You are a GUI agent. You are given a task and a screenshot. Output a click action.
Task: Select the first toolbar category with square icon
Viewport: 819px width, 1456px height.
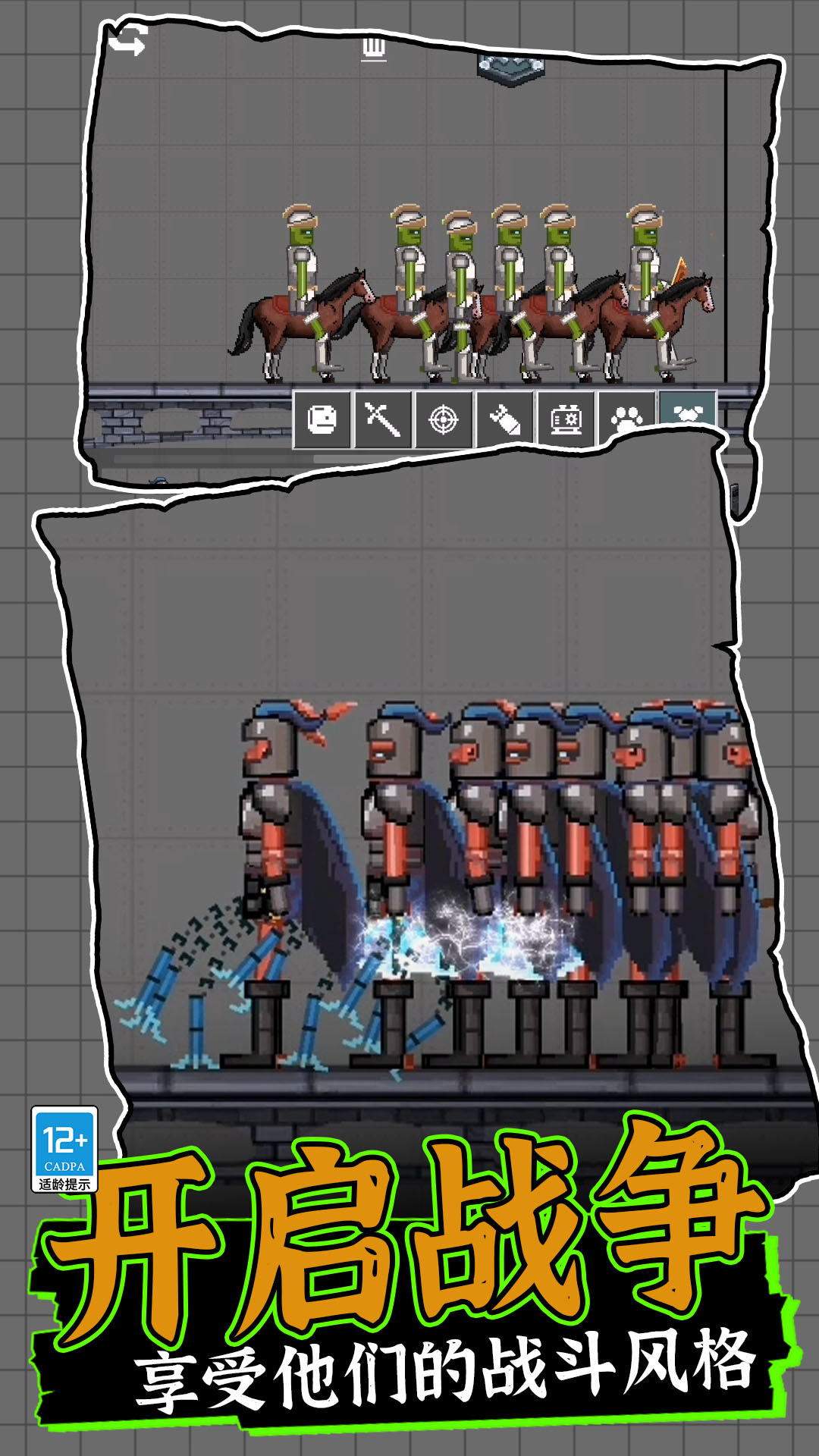[322, 419]
